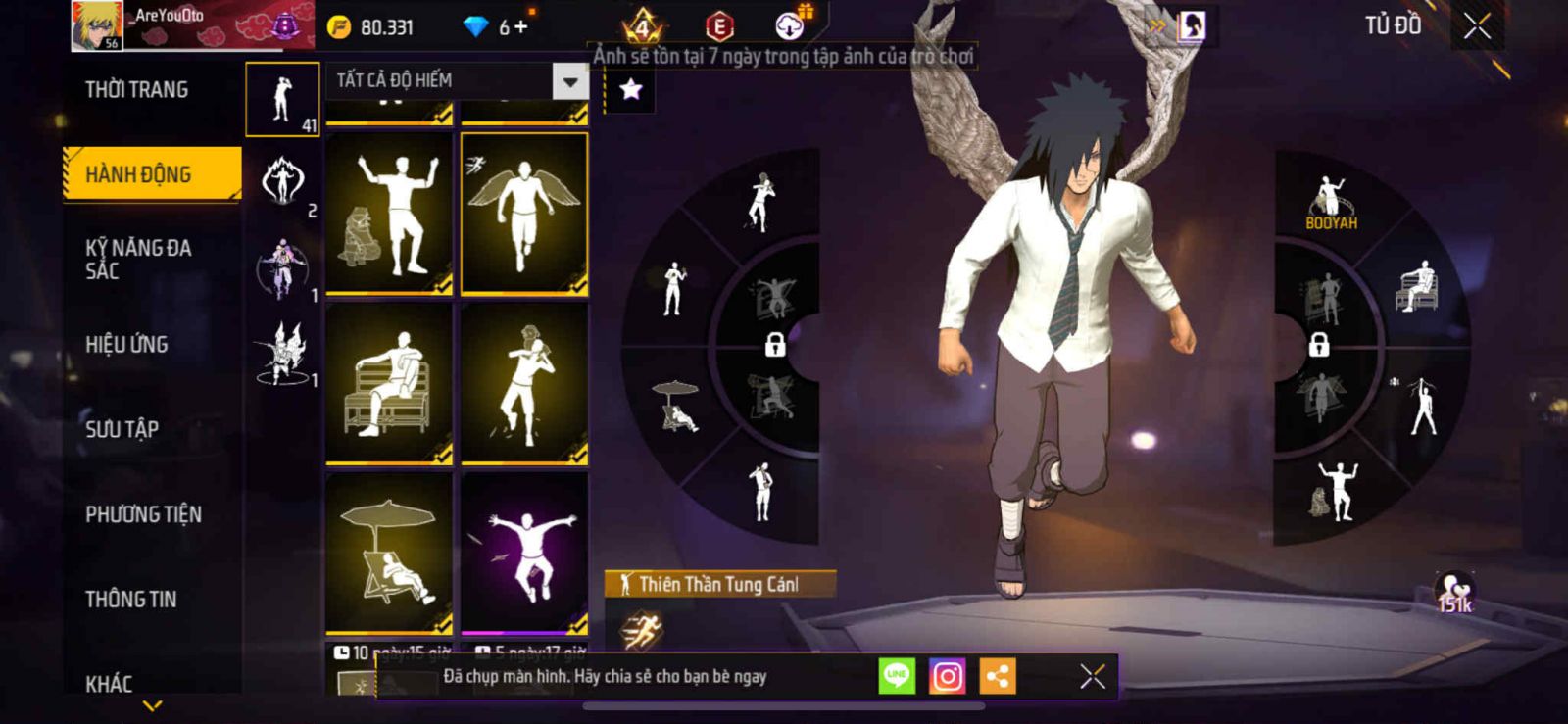Show the Phương Tiện category

(143, 514)
